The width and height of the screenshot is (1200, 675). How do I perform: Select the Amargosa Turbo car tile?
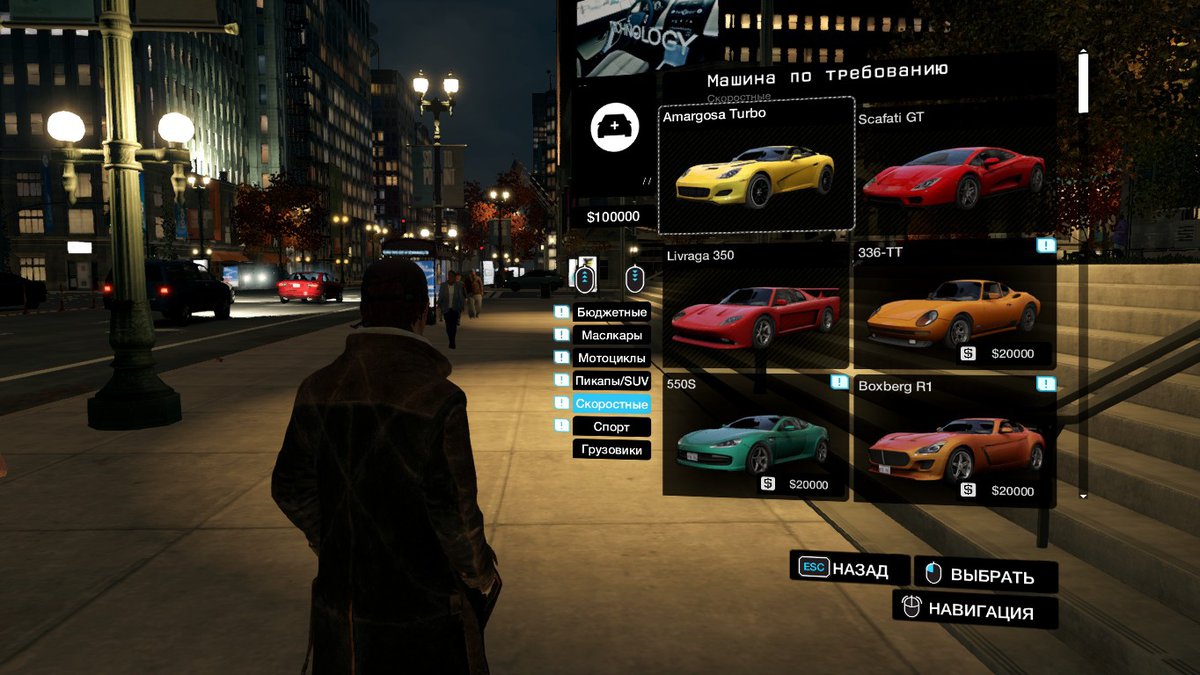point(756,166)
